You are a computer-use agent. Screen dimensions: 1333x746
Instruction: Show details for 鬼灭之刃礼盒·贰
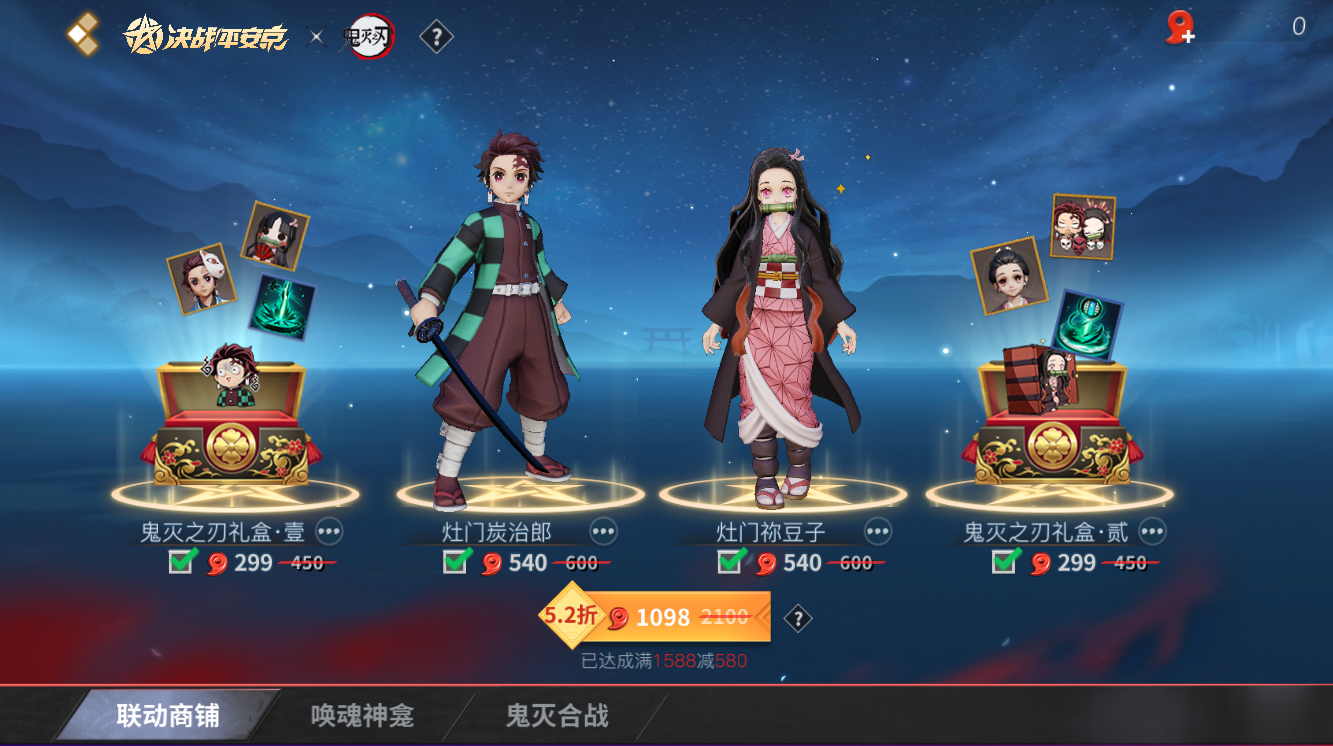point(1152,531)
